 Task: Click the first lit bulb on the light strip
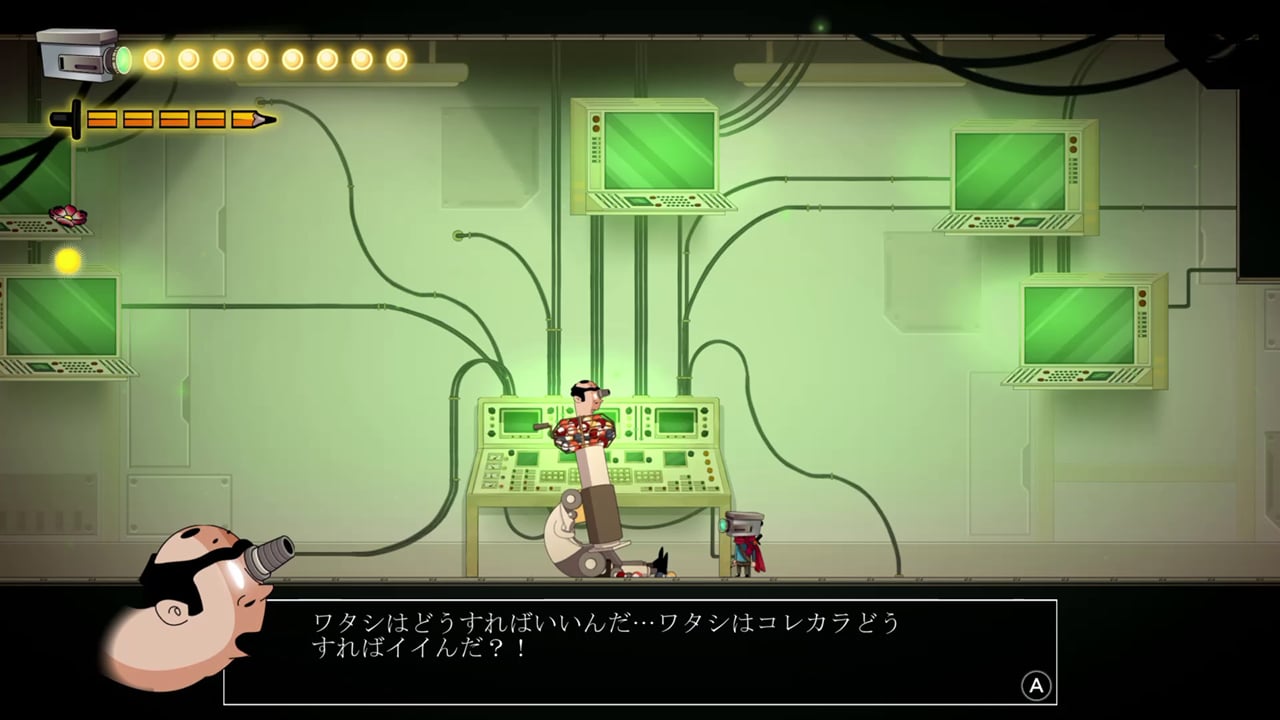[153, 57]
